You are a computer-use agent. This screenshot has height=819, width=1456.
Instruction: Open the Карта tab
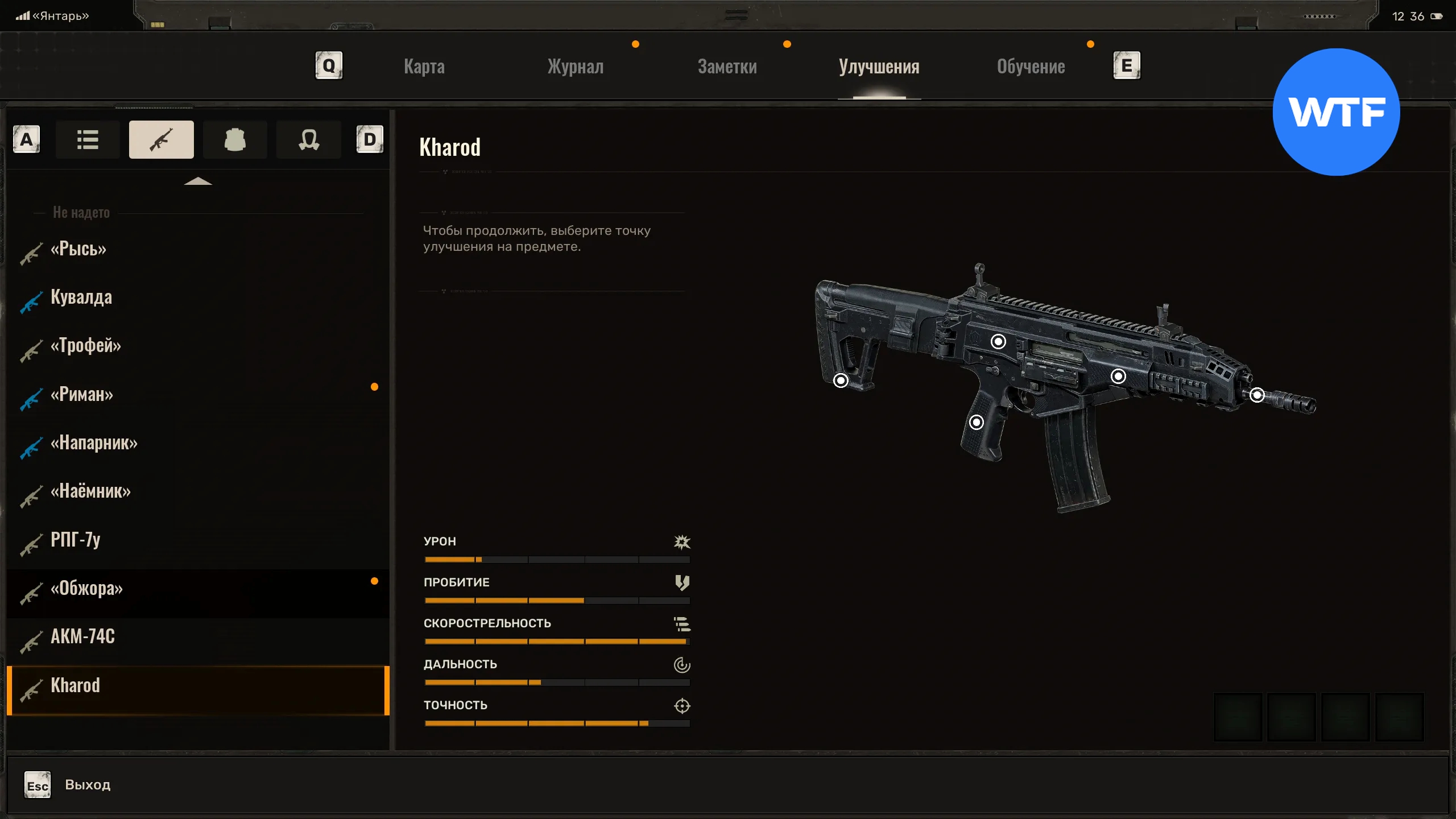pos(424,67)
